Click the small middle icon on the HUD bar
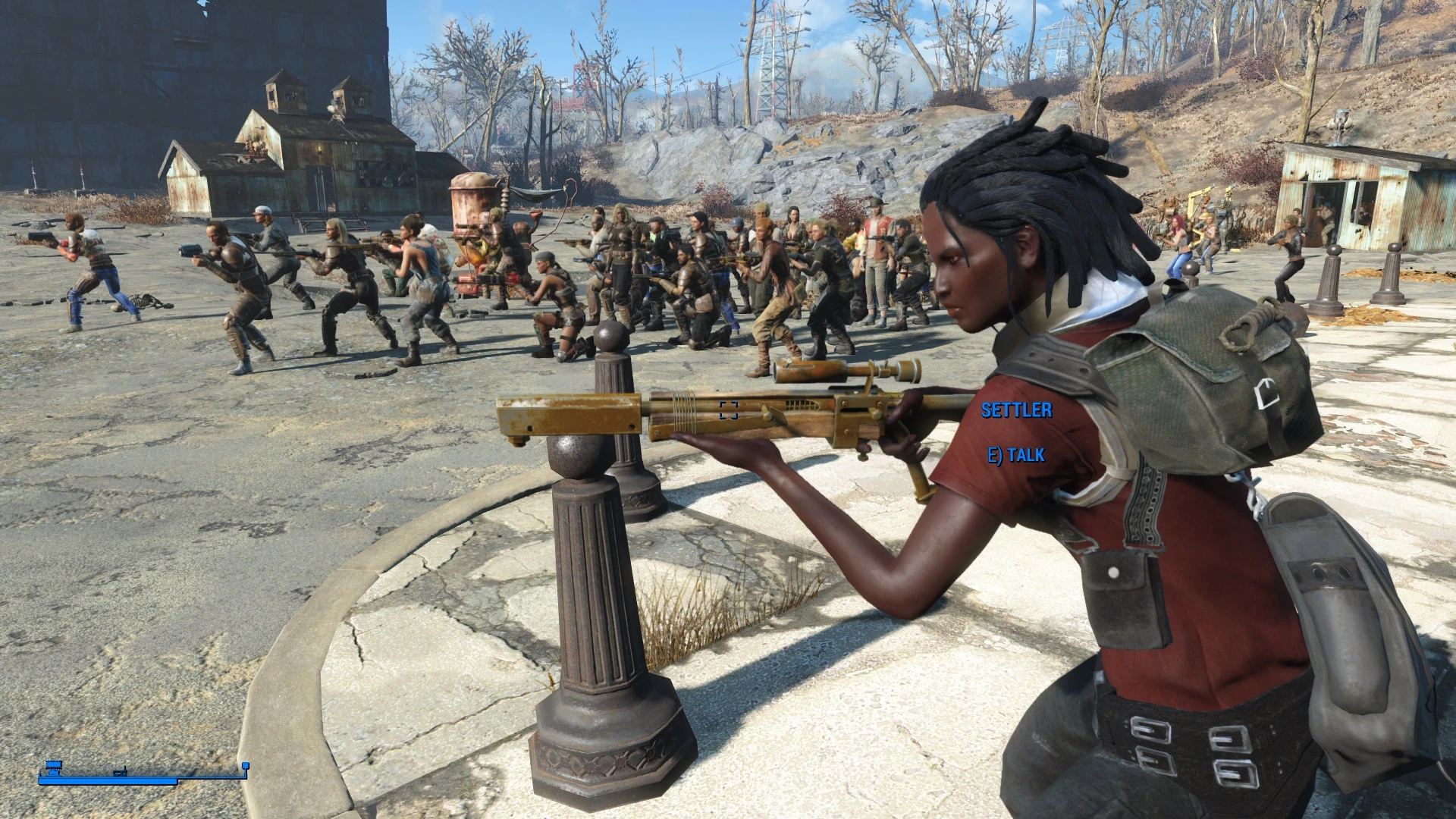Screen dimensions: 1456x819 [x=120, y=773]
